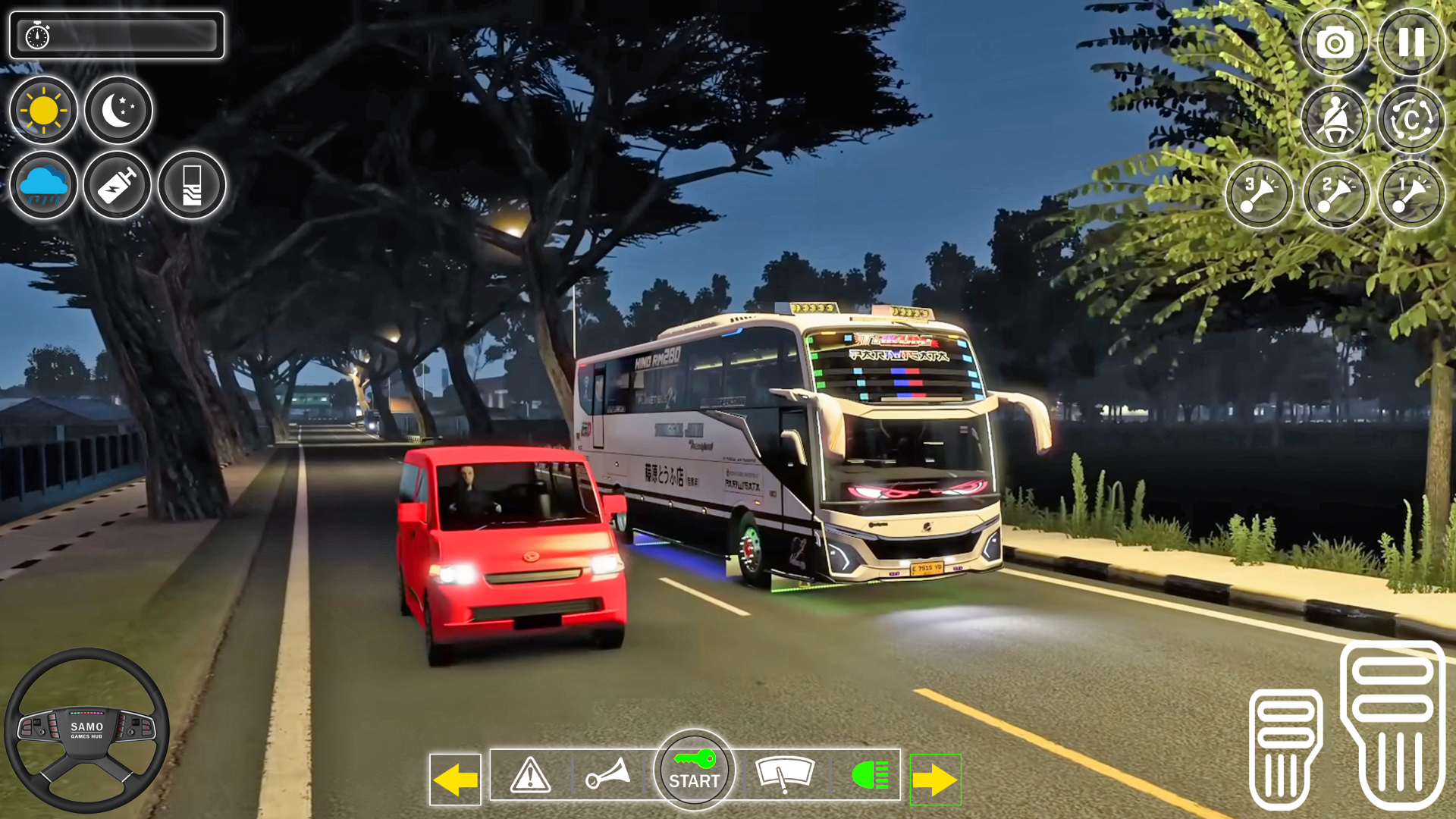Change camera view with camera icon
The width and height of the screenshot is (1456, 819).
1335,43
